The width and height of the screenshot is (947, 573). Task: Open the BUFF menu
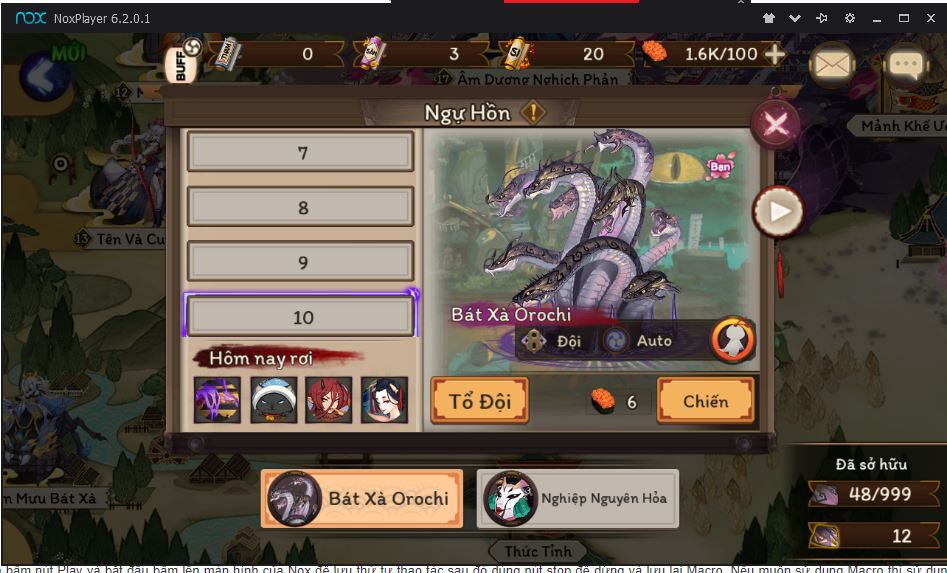tap(184, 64)
